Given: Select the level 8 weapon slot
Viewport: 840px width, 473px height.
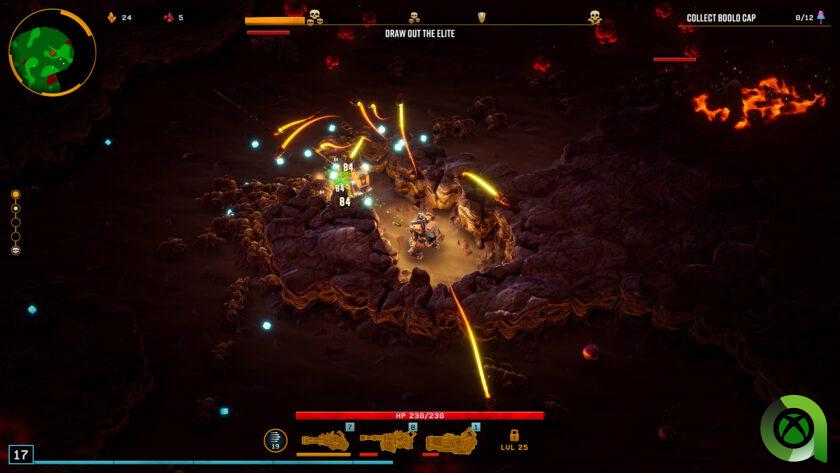Looking at the screenshot, I should coord(387,440).
